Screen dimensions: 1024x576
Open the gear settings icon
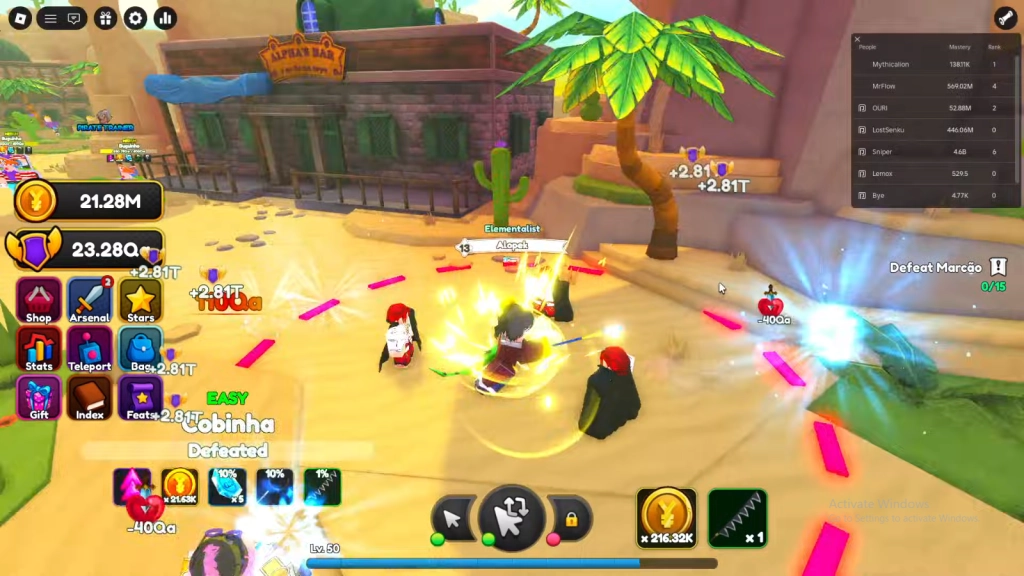tap(135, 18)
